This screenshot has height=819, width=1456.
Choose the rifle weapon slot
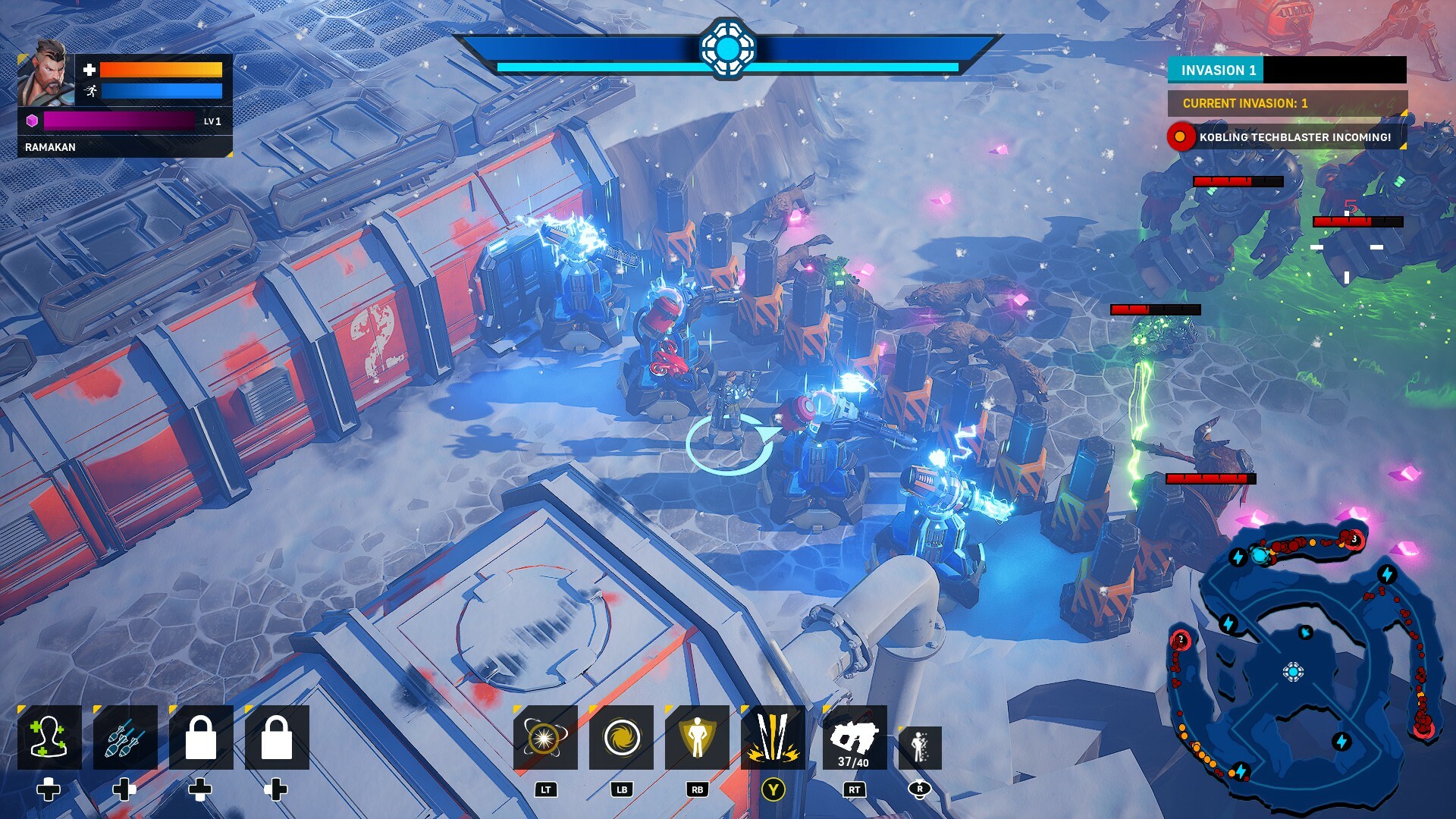tap(854, 738)
